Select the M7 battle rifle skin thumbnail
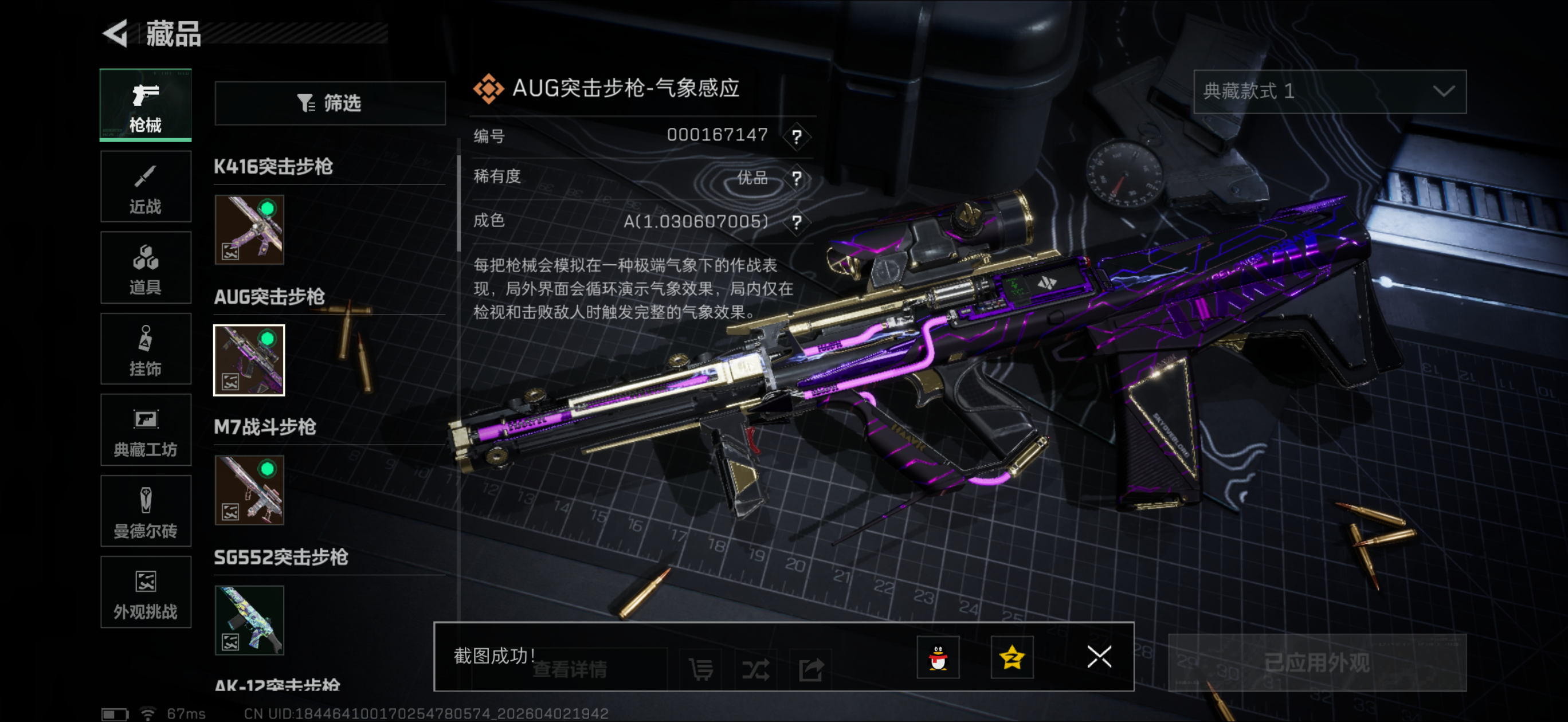Screen dimensions: 1568x722 [x=249, y=490]
